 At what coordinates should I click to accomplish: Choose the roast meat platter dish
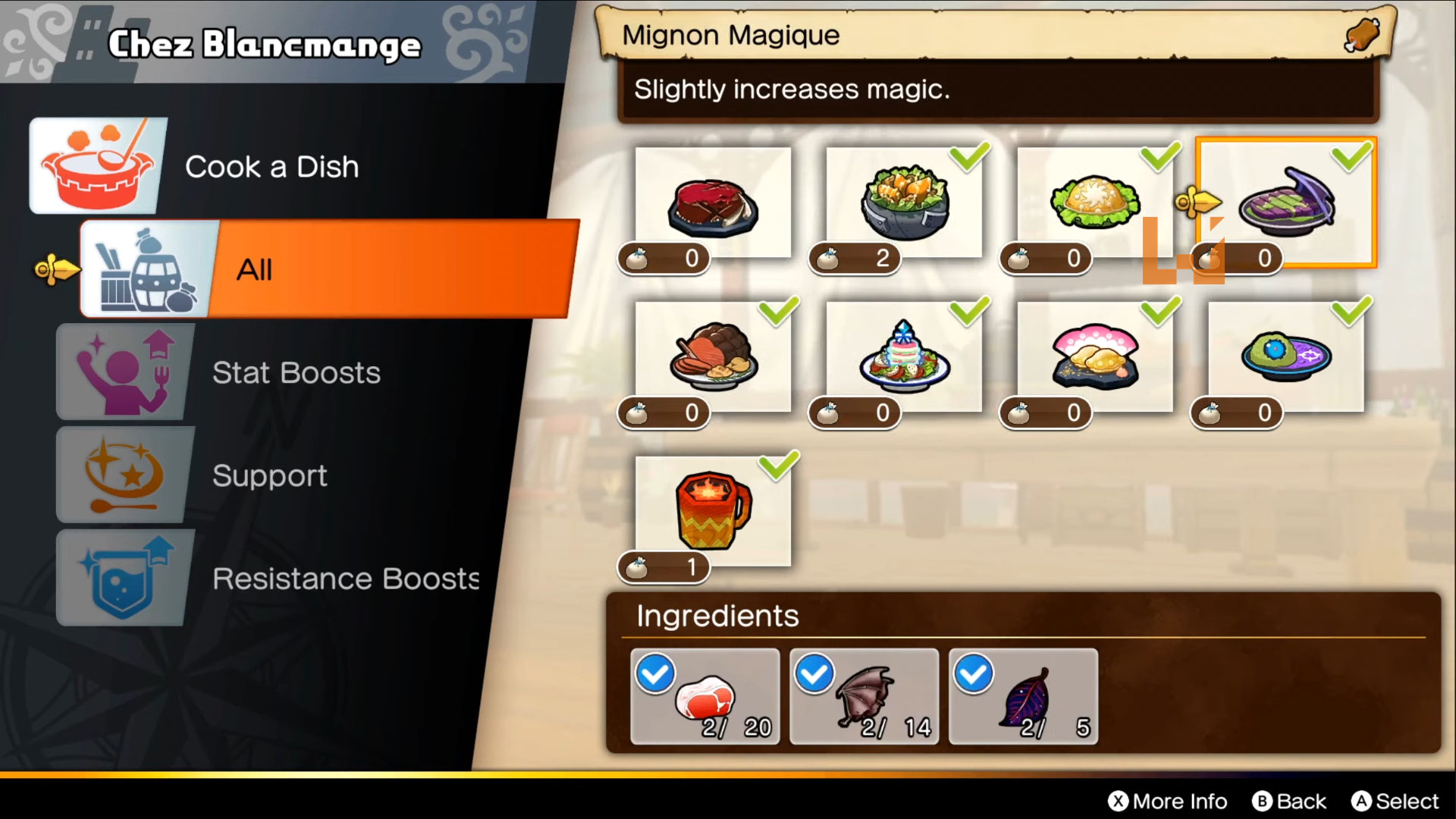point(713,356)
